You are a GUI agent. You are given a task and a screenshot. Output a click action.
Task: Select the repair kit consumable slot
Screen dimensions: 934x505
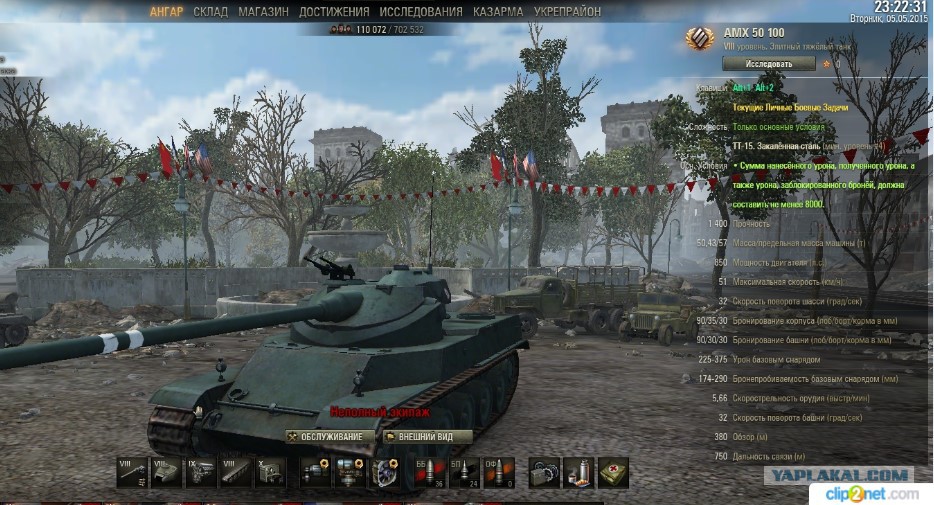[x=545, y=471]
